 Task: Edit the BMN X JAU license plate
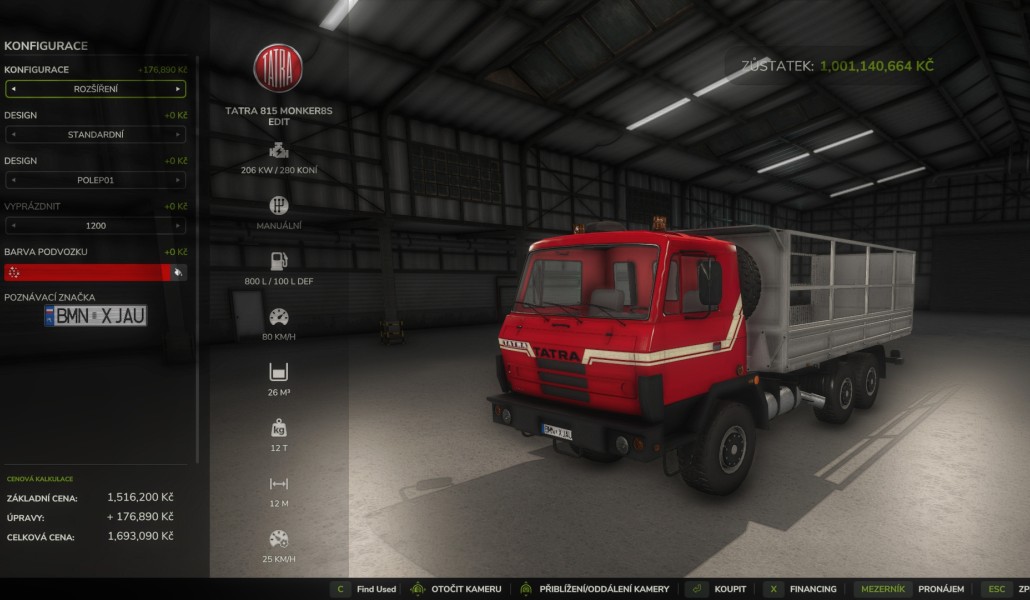[x=96, y=316]
